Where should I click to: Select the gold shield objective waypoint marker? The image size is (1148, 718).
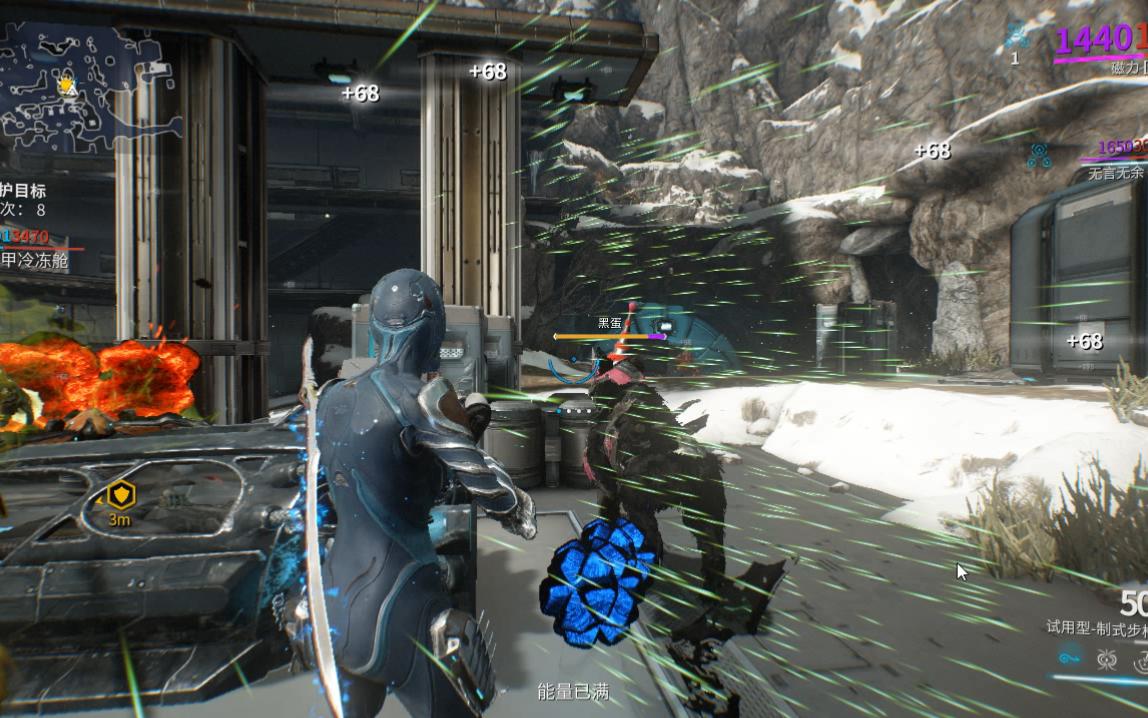coord(120,494)
